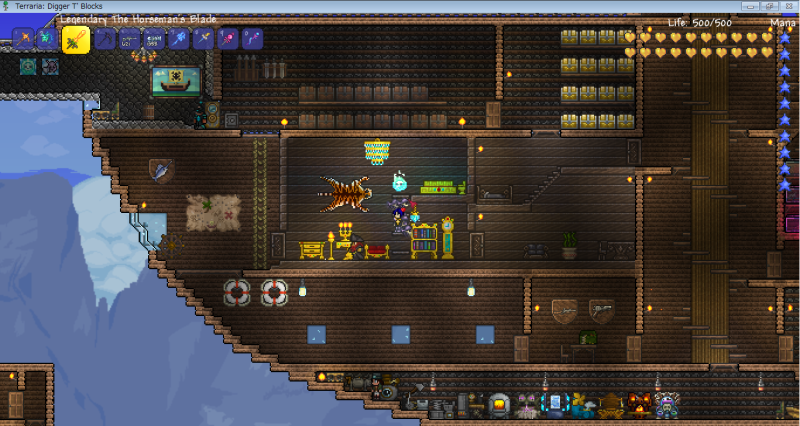
Task: Pick the hotbar slot with the 999 stack
Action: [154, 40]
